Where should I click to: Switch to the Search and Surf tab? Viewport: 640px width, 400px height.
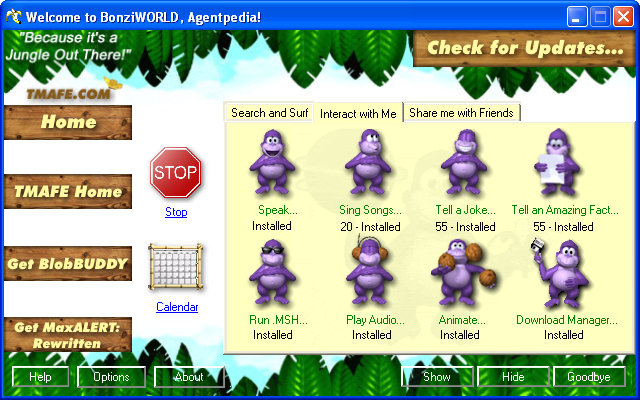pos(270,113)
